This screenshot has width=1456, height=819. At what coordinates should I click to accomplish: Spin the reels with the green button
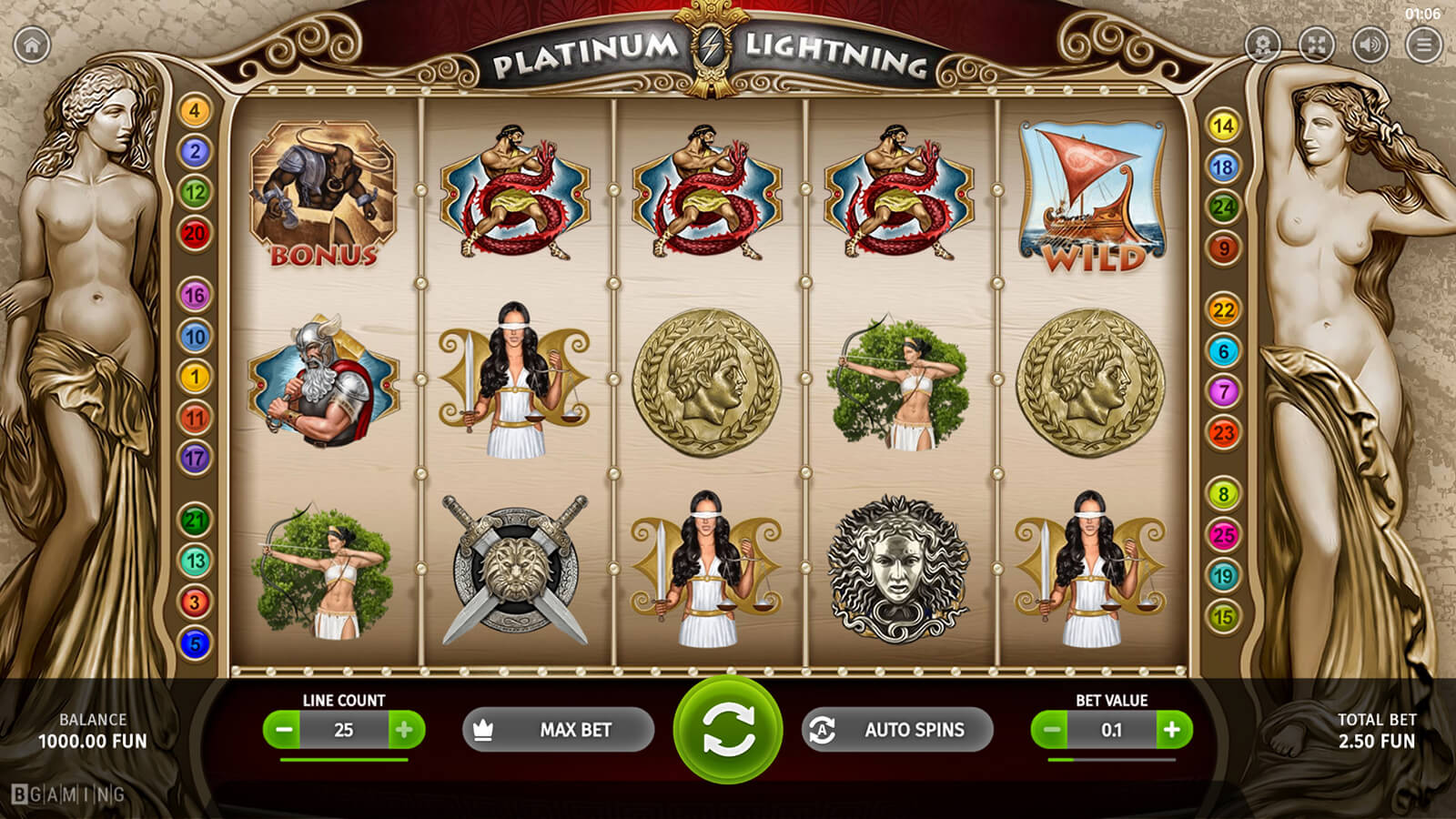pyautogui.click(x=727, y=730)
